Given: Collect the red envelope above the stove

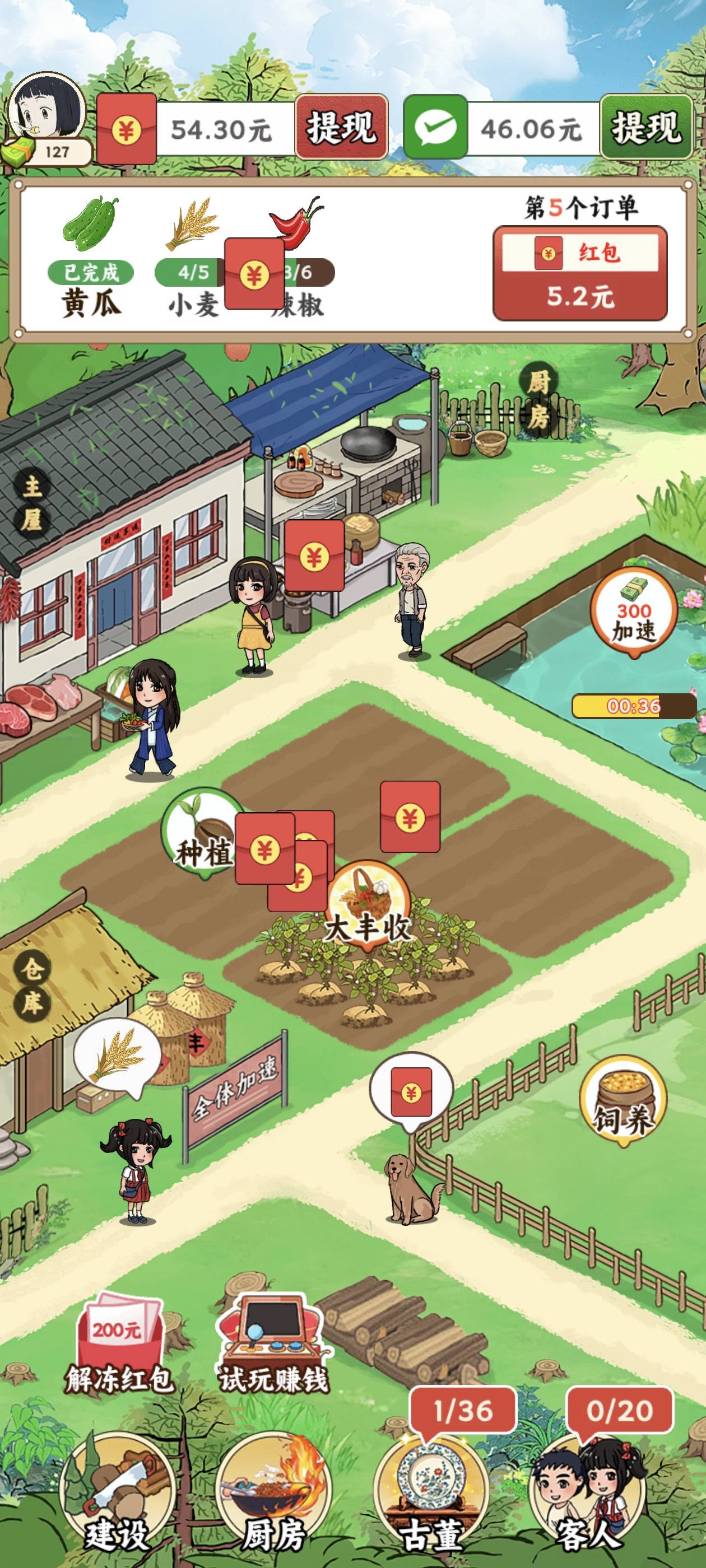Looking at the screenshot, I should (314, 555).
